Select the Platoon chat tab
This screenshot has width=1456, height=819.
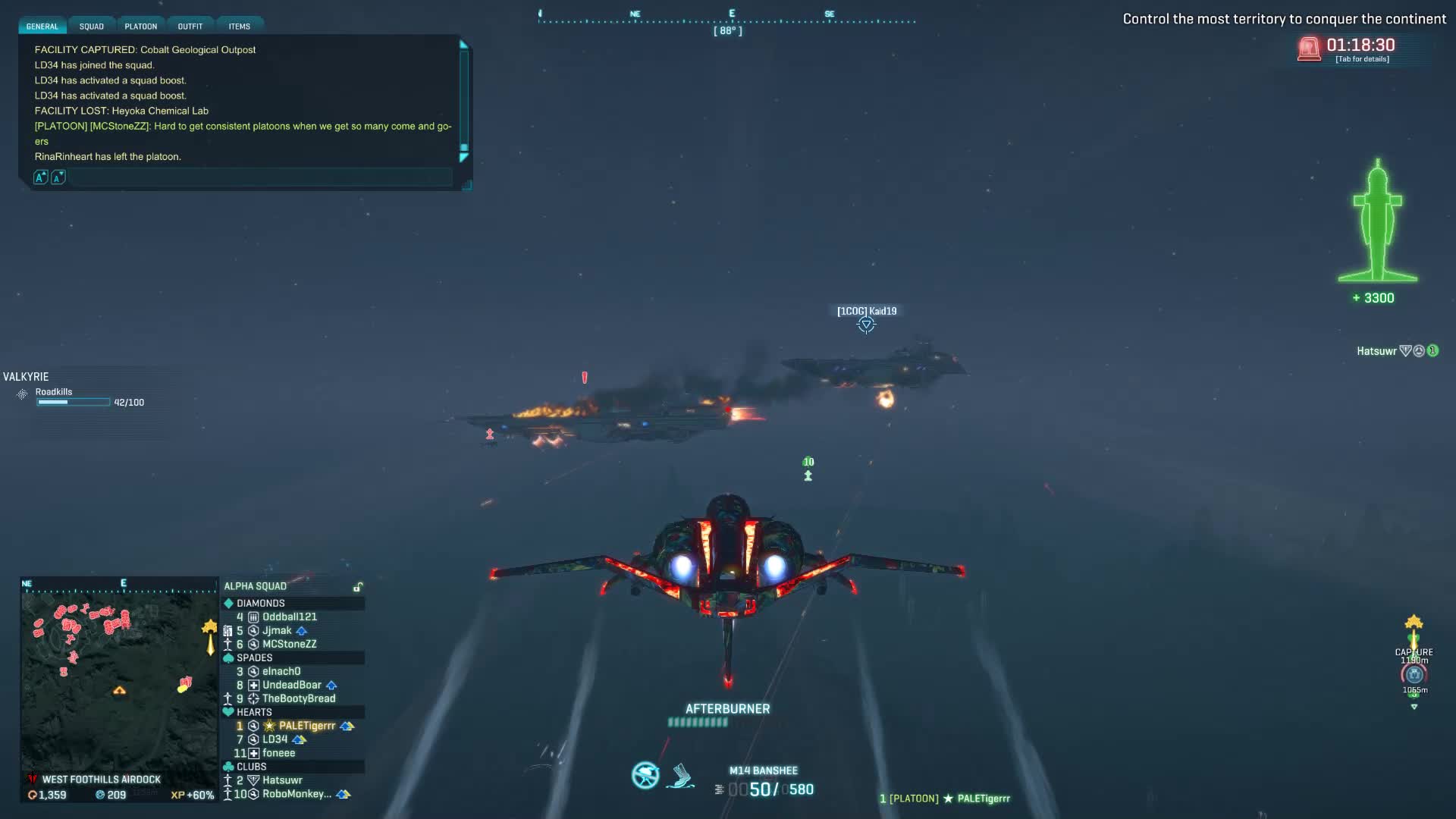(141, 27)
